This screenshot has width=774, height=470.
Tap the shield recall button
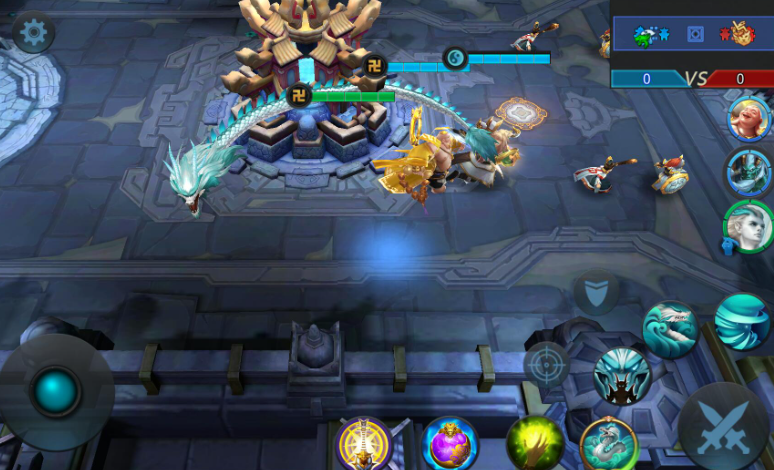click(x=596, y=292)
